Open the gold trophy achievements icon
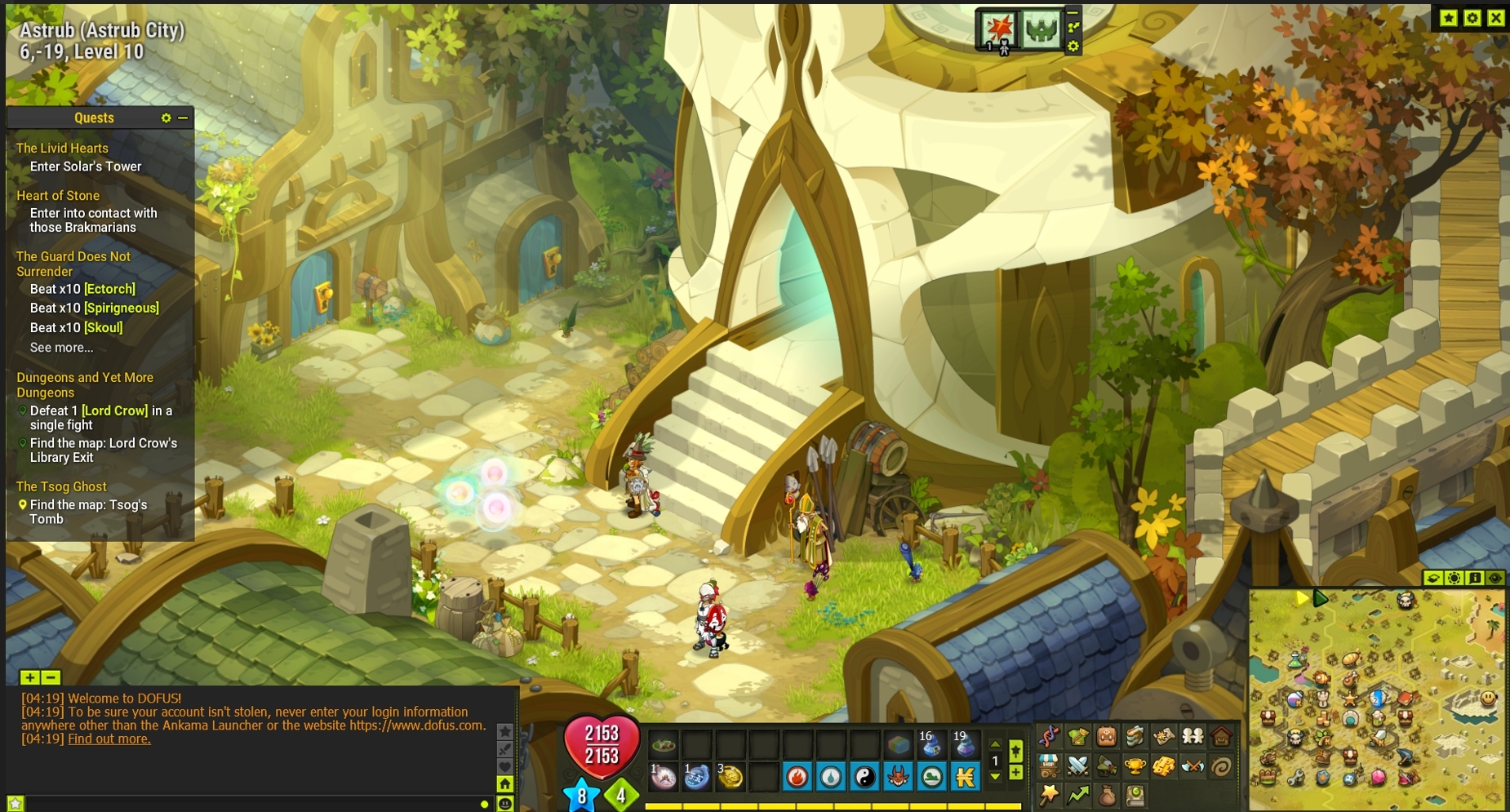 [1135, 765]
